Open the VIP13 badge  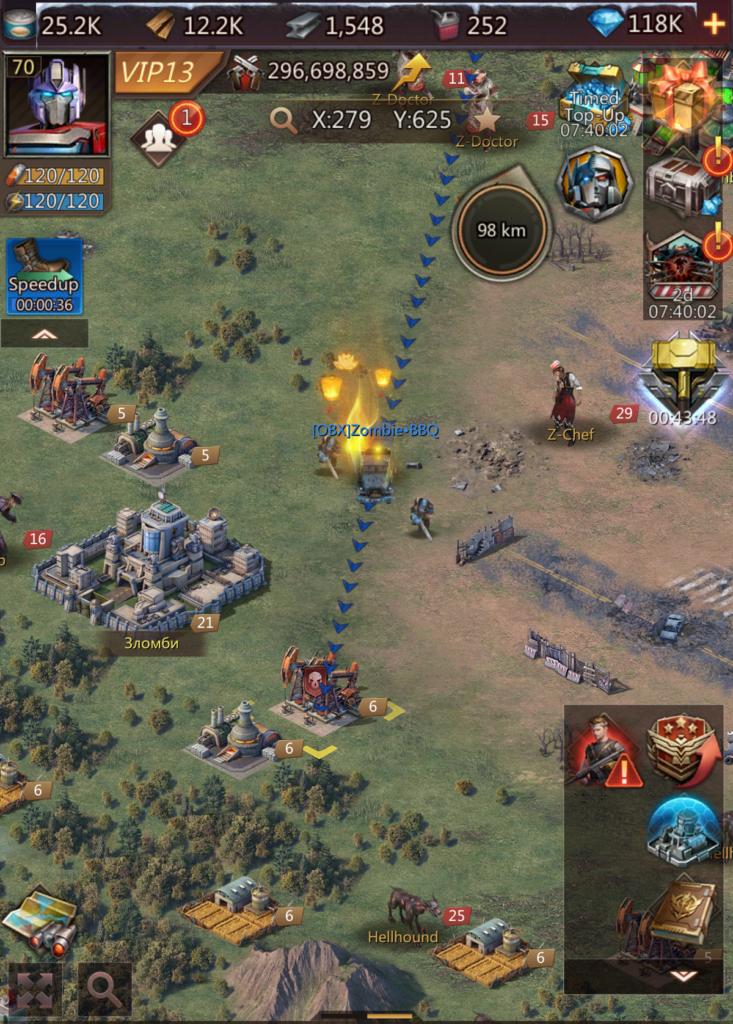(166, 72)
